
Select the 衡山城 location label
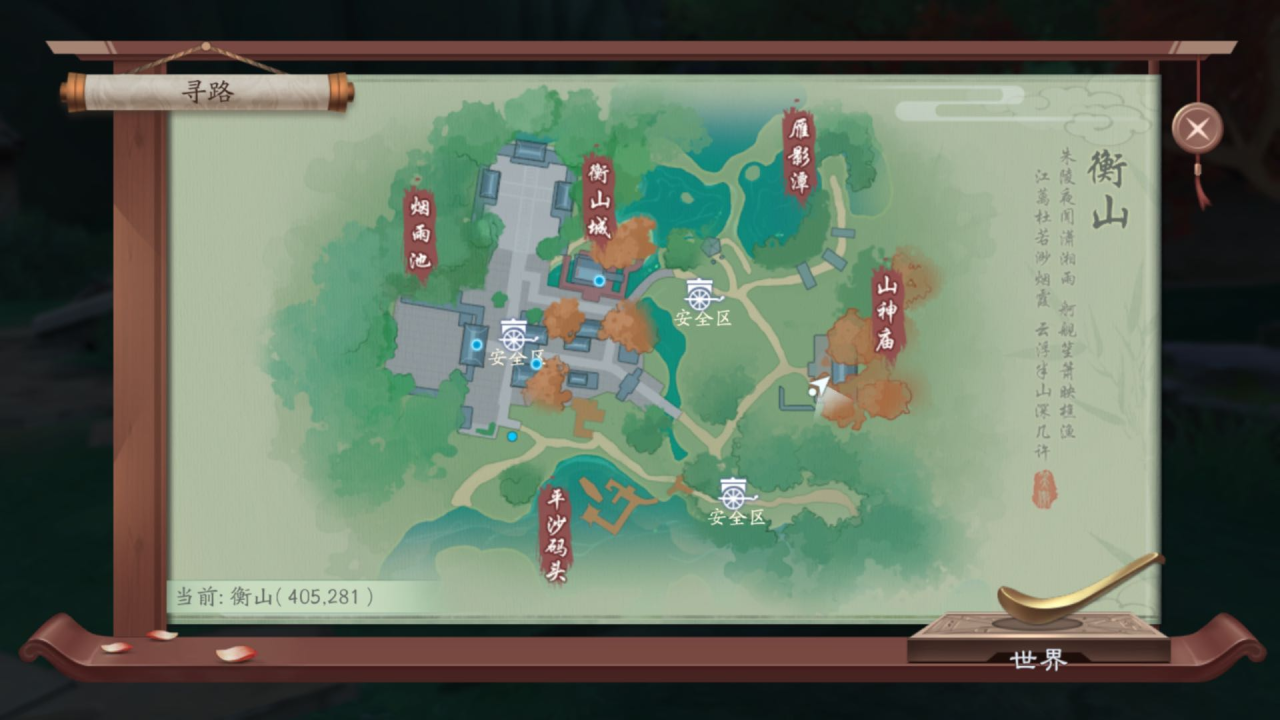click(x=598, y=201)
